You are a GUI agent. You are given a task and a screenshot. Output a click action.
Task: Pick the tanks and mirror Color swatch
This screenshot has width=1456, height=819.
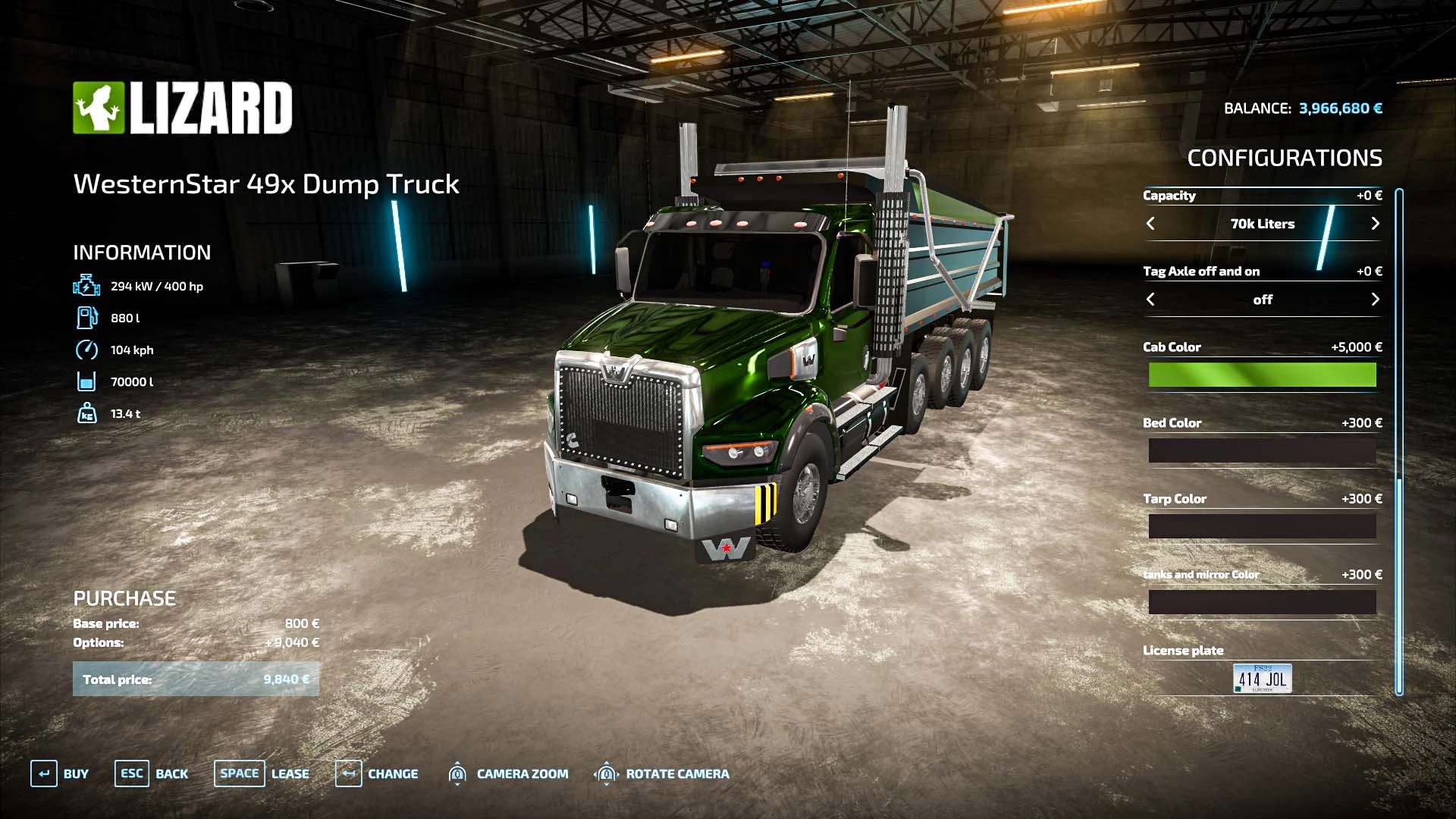point(1262,602)
